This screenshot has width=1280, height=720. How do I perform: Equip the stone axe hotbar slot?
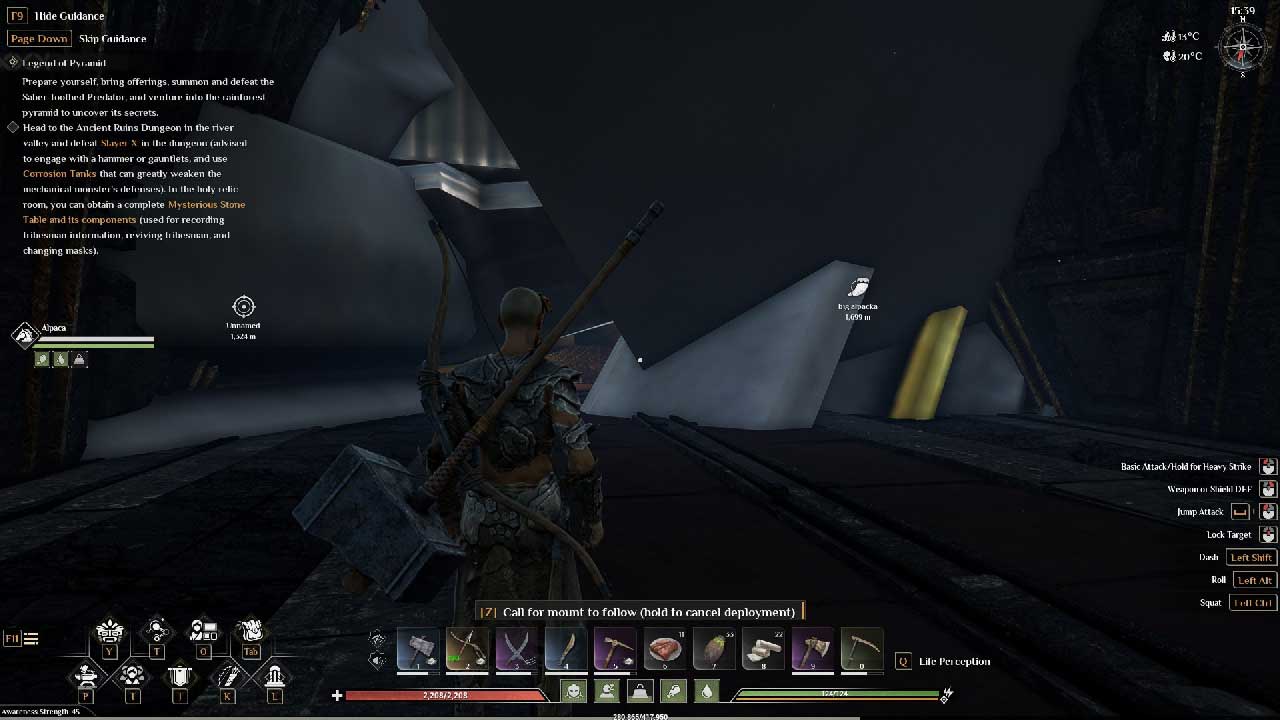click(811, 649)
